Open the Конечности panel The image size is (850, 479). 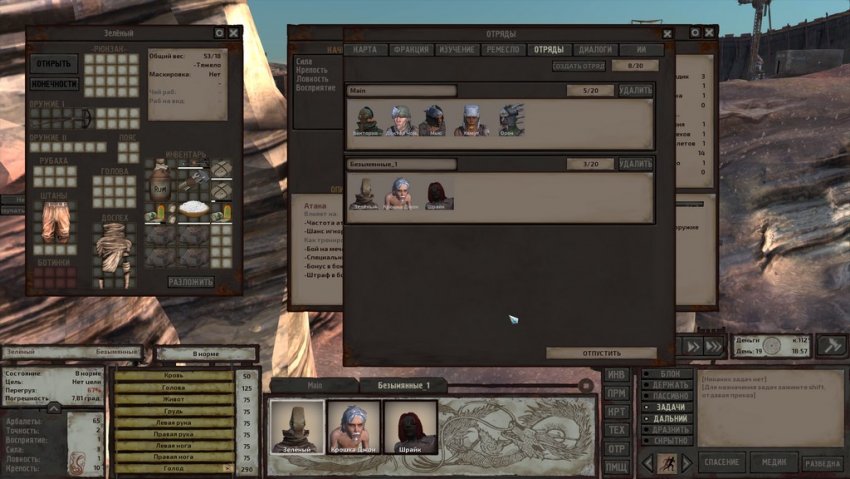click(x=54, y=84)
